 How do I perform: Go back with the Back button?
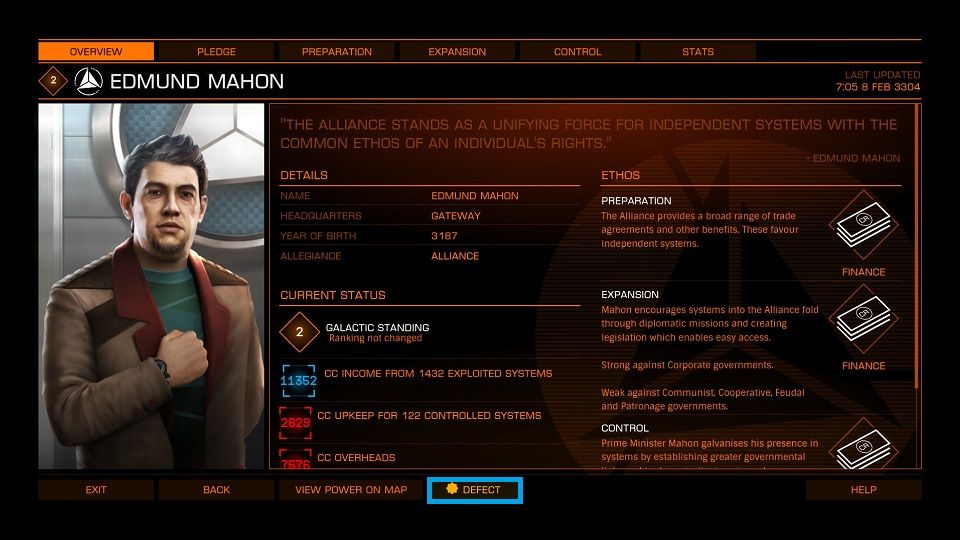tap(216, 490)
